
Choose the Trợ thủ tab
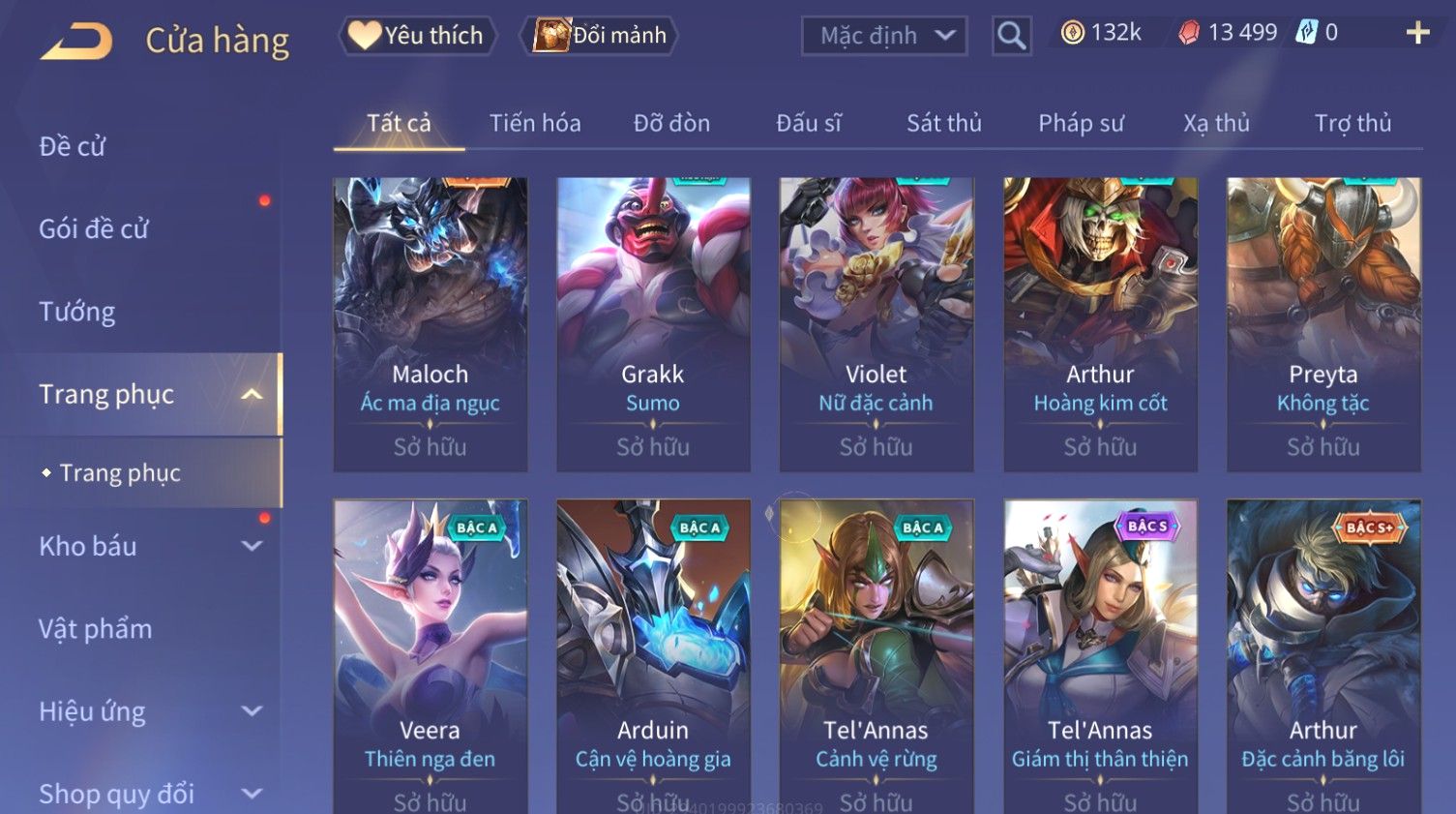click(1352, 123)
